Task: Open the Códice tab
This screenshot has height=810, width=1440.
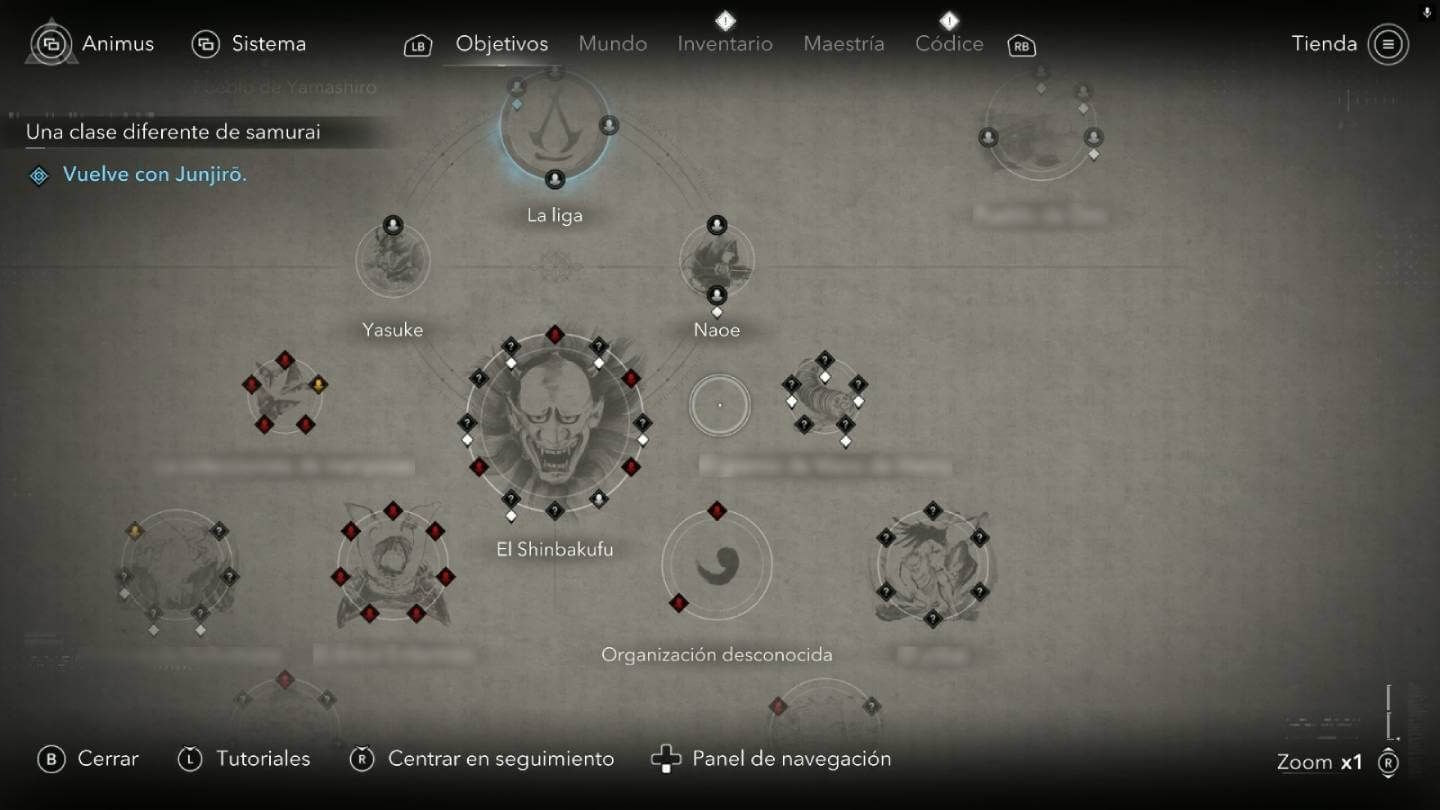Action: coord(948,44)
